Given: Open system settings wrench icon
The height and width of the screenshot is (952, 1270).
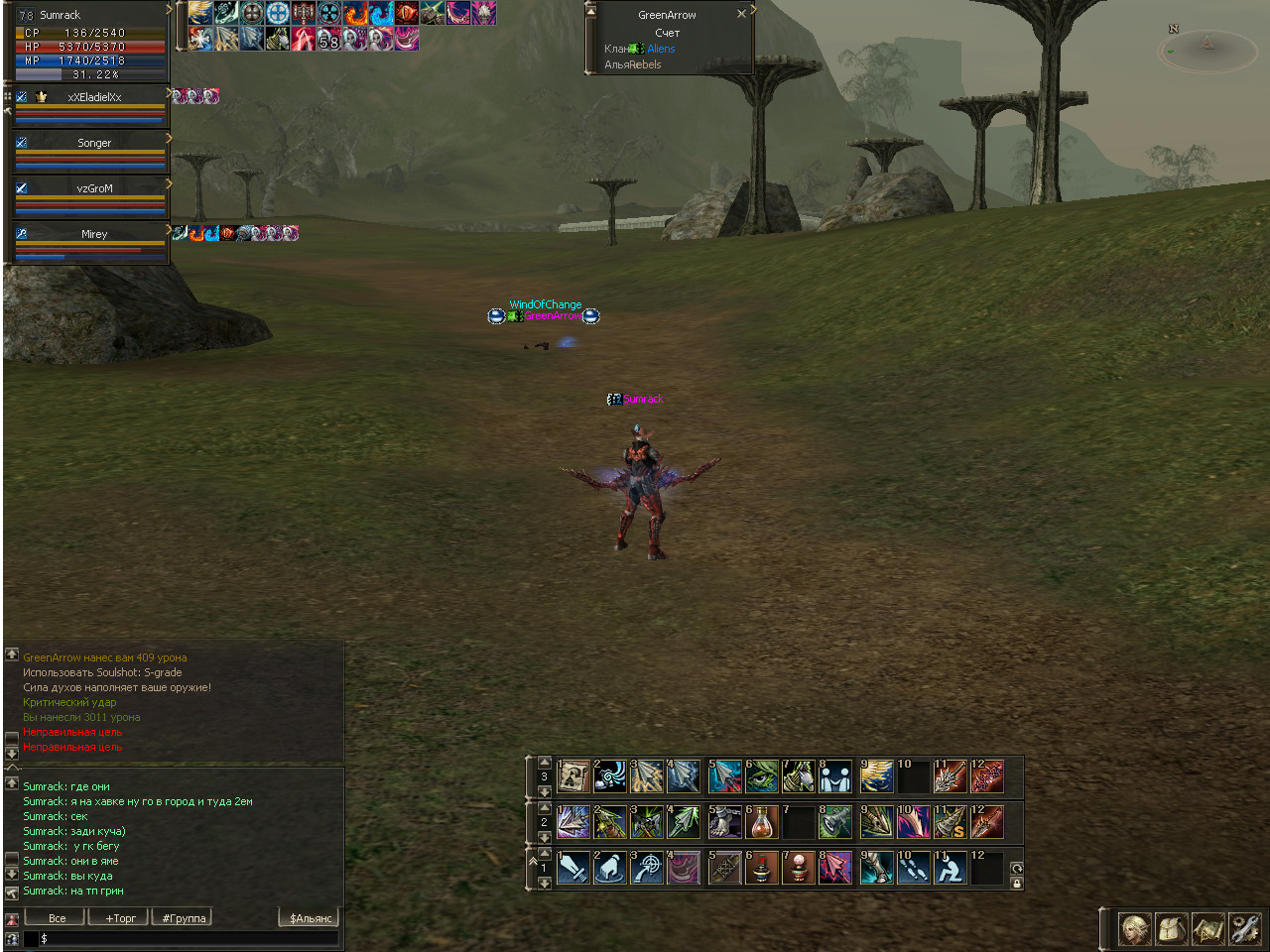Looking at the screenshot, I should coord(1244,929).
